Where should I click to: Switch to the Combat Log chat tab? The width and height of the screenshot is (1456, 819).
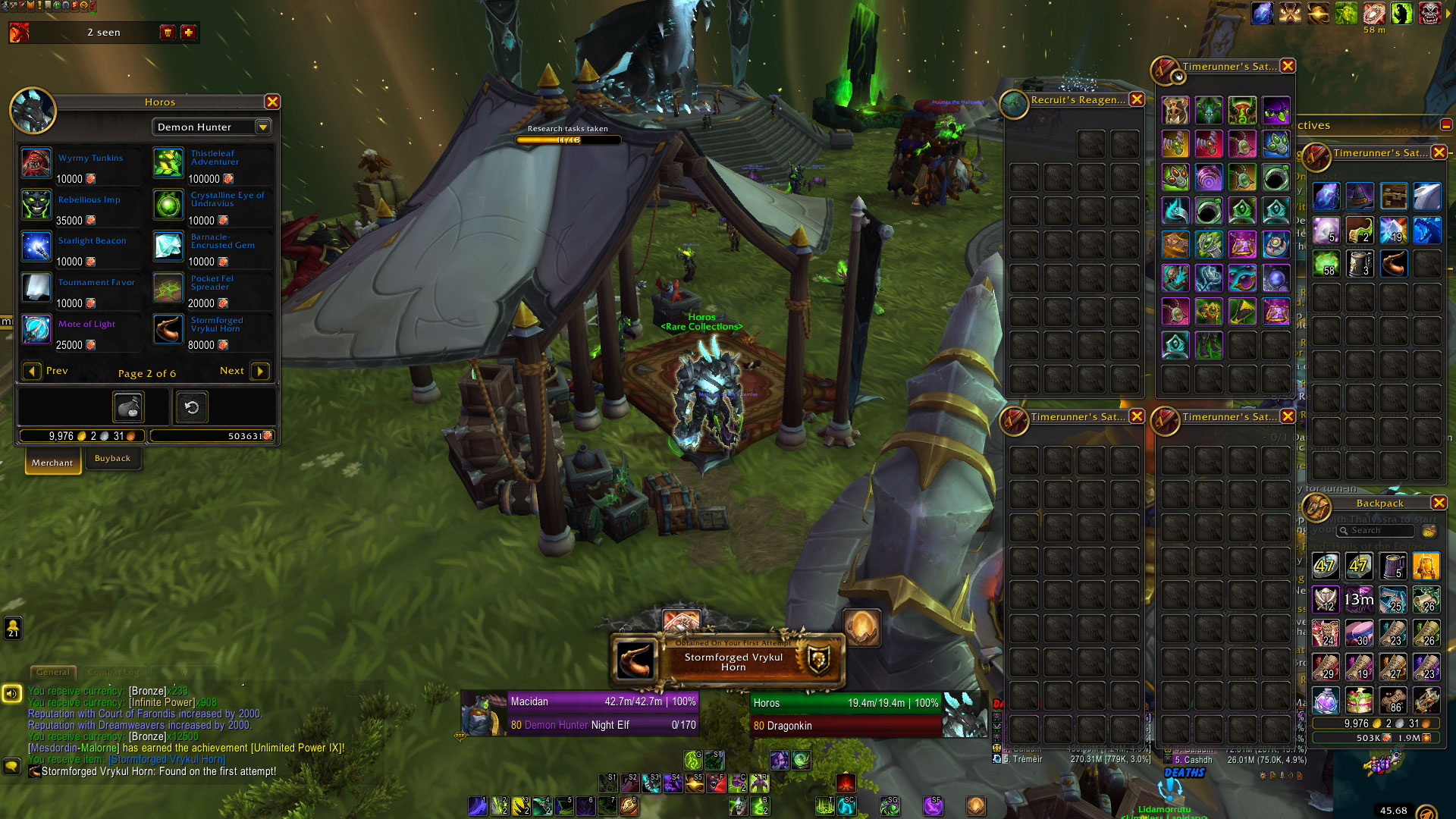pos(114,672)
